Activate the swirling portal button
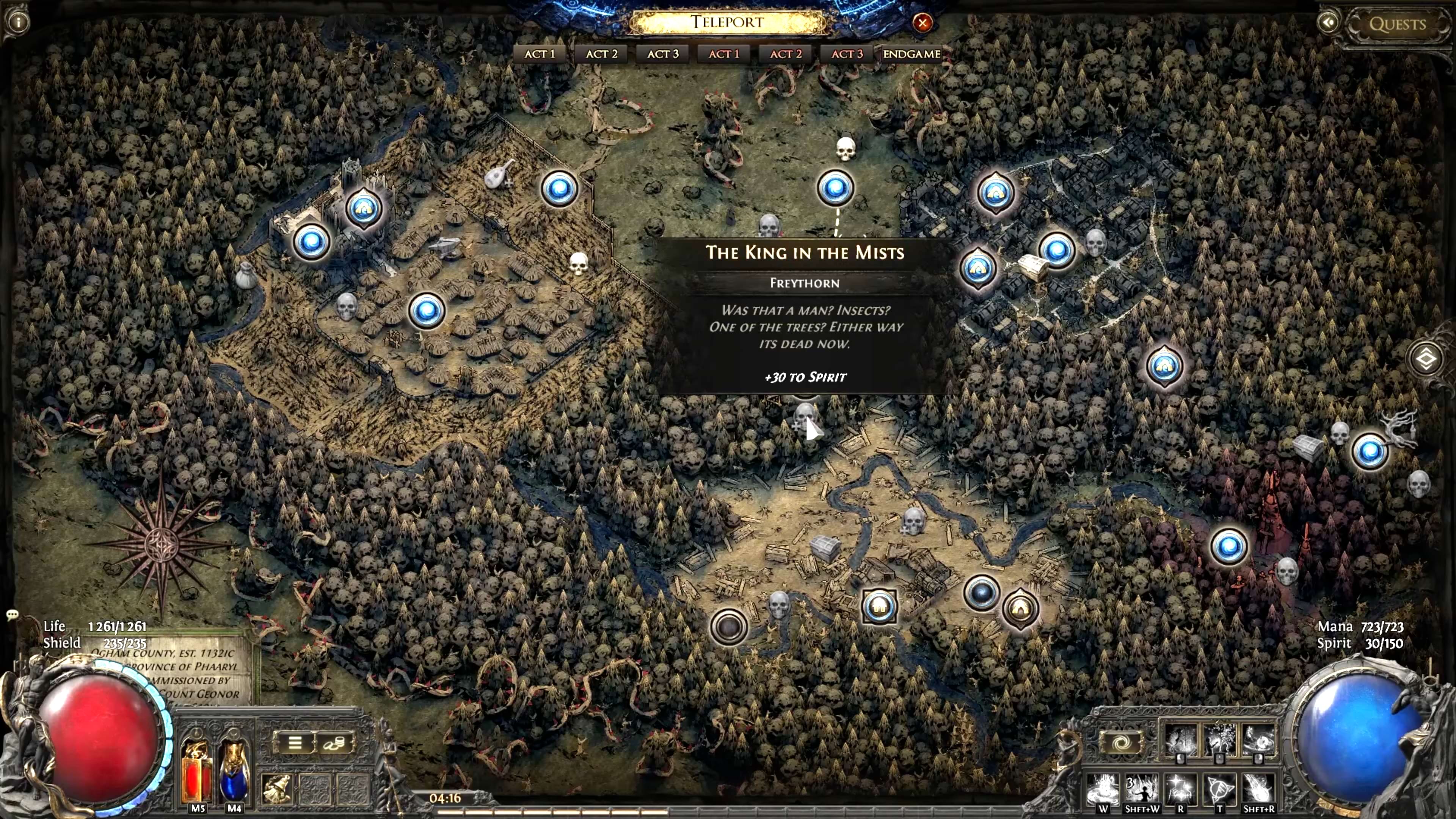 tap(1122, 742)
